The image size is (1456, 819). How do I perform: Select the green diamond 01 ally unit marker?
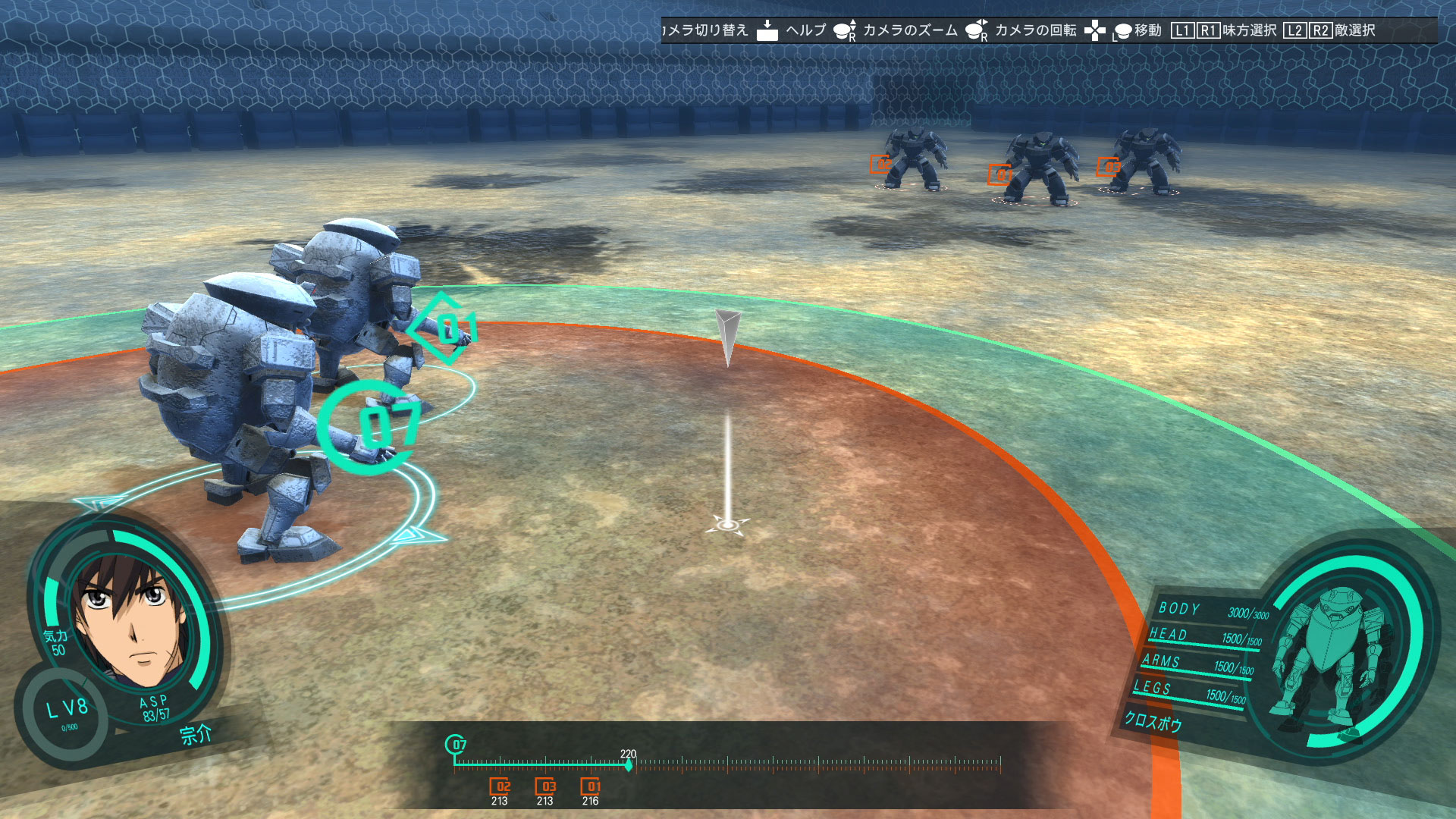coord(445,329)
